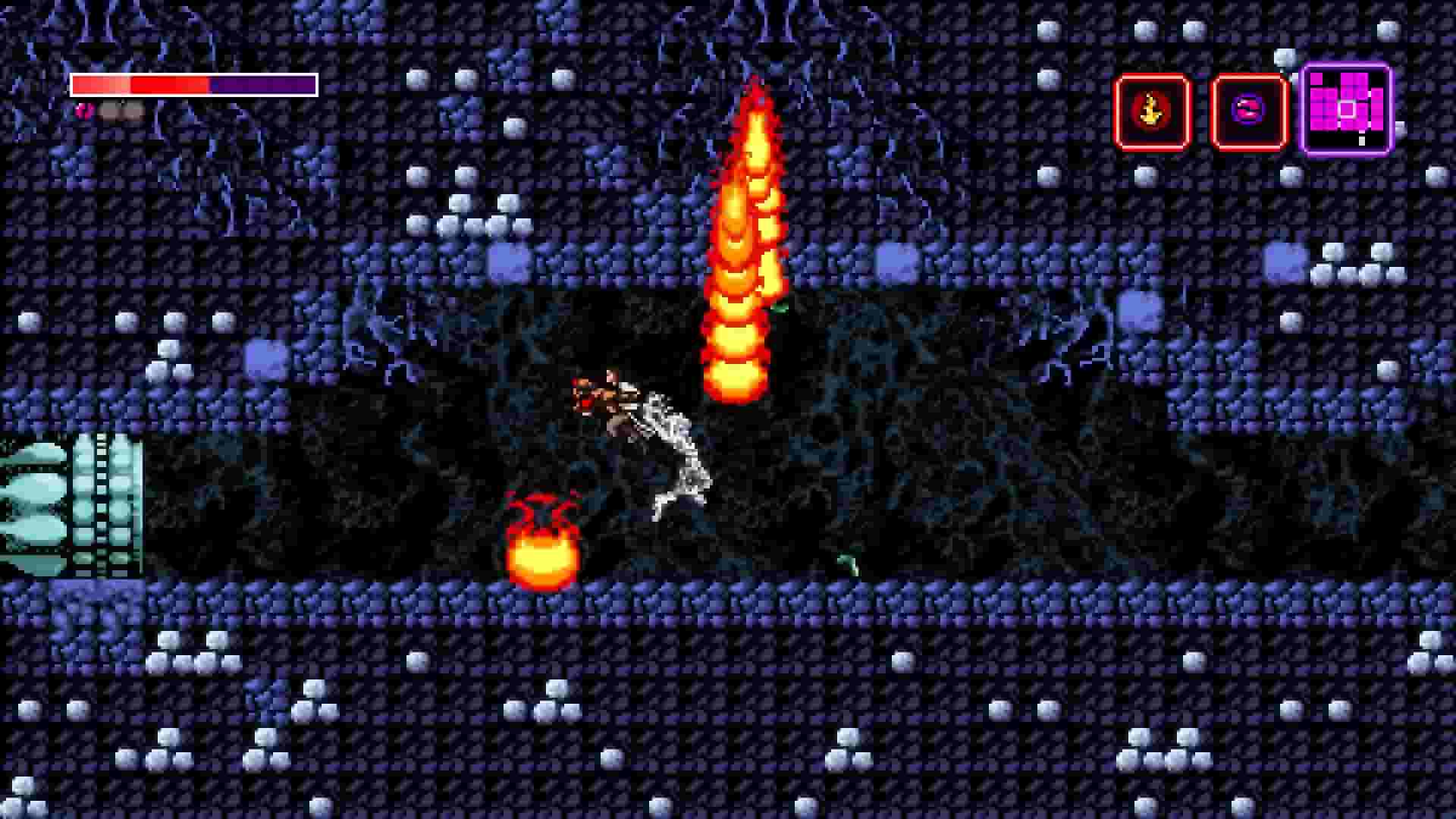The width and height of the screenshot is (1456, 819).
Task: Click the first gray power node icon
Action: pos(108,112)
